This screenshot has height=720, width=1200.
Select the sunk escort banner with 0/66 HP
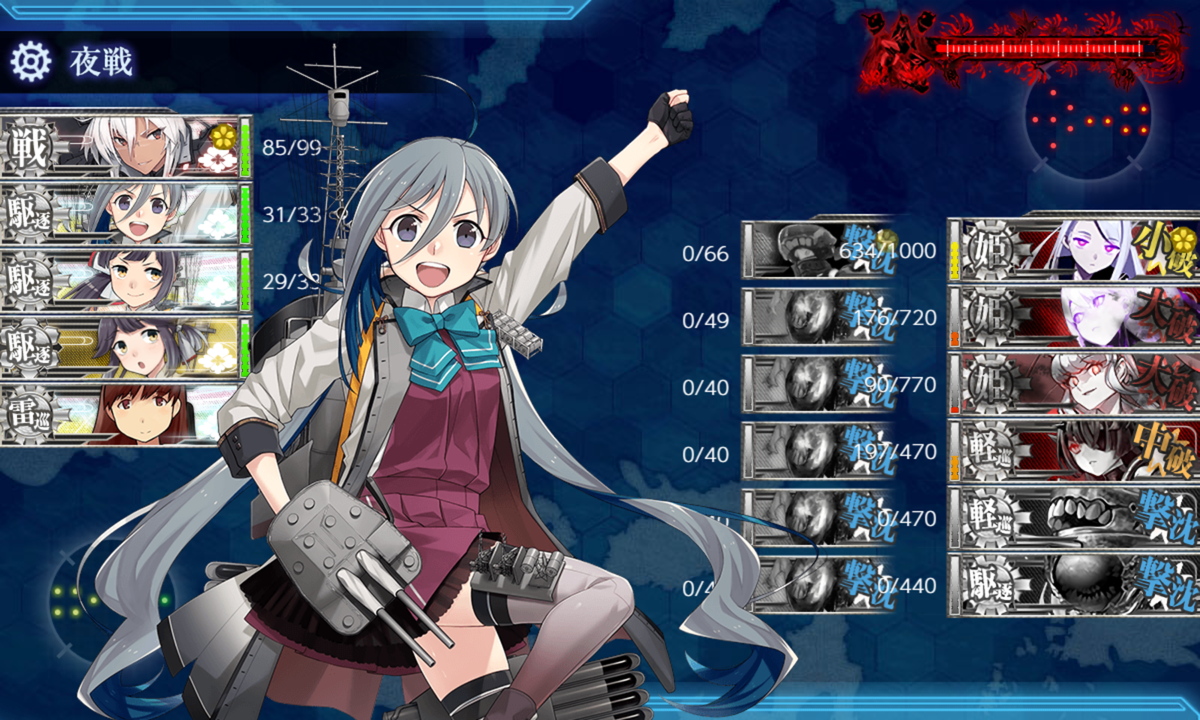point(815,250)
